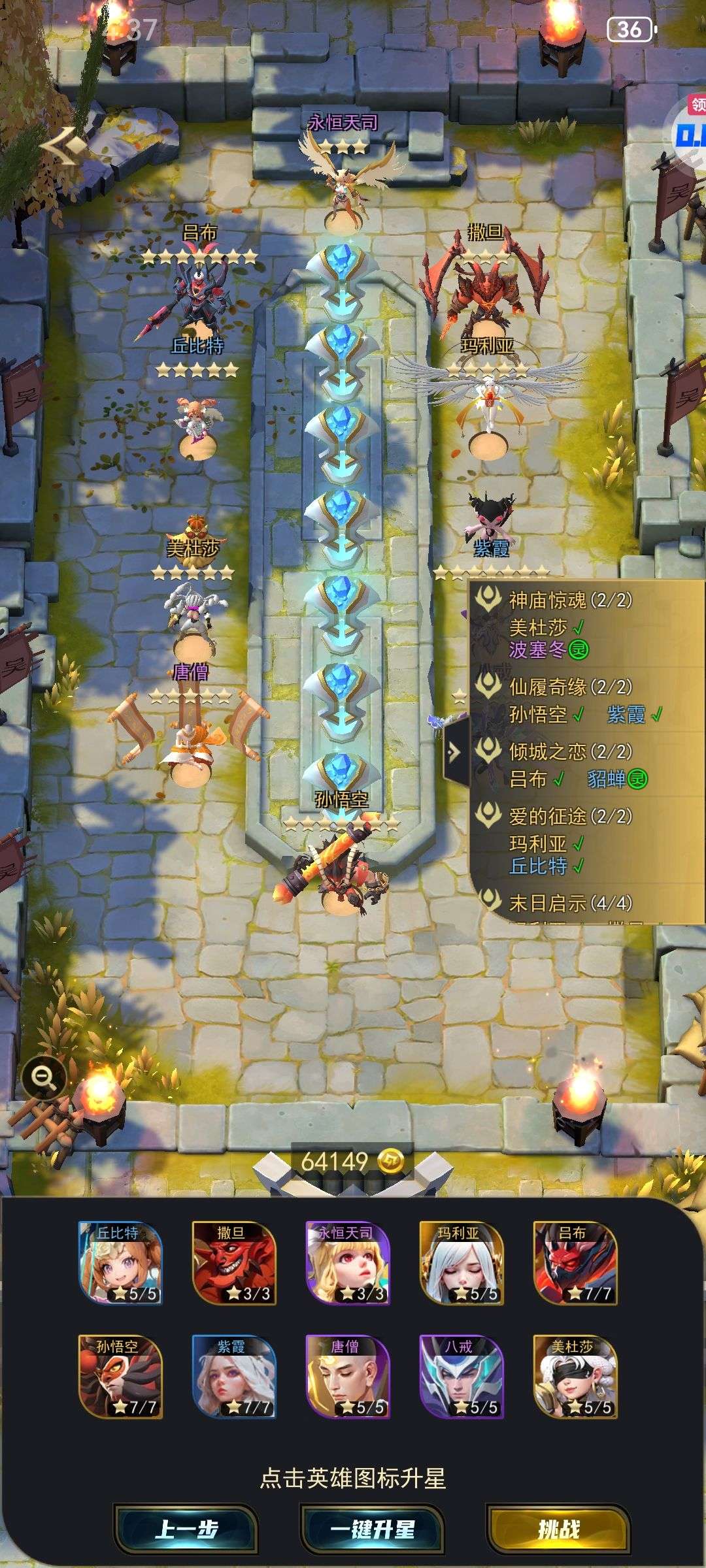The width and height of the screenshot is (706, 1568).
Task: Tap the 挑战 challenge button
Action: (558, 1529)
